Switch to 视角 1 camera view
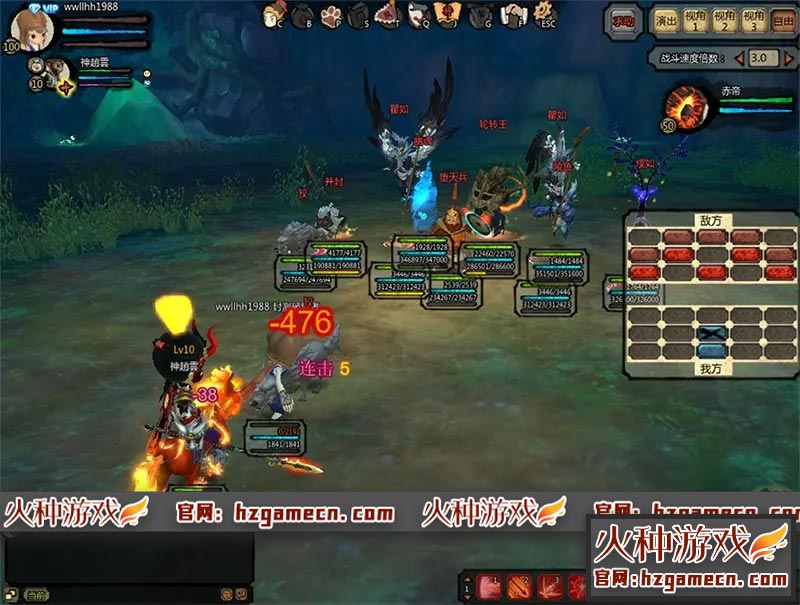The image size is (800, 605). (693, 19)
